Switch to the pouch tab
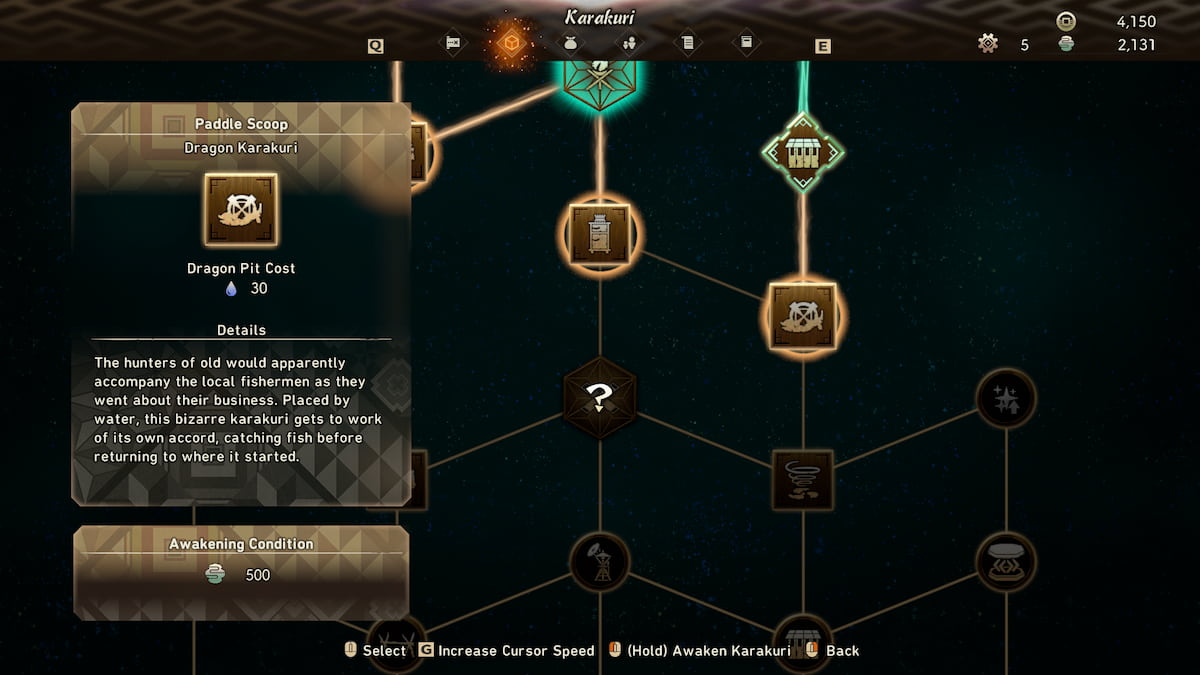Image resolution: width=1200 pixels, height=675 pixels. pyautogui.click(x=571, y=43)
